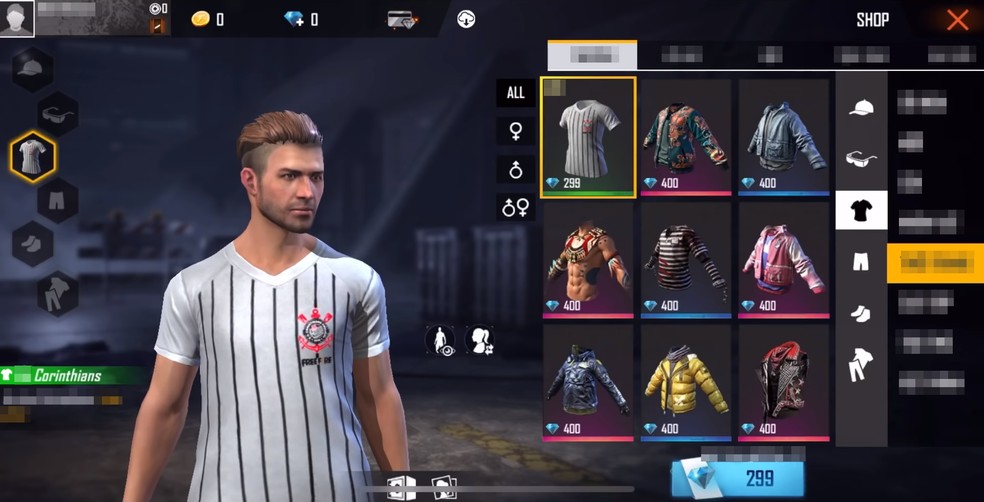Viewport: 984px width, 502px height.
Task: Select the equipped top hexagon slot
Action: (x=33, y=157)
